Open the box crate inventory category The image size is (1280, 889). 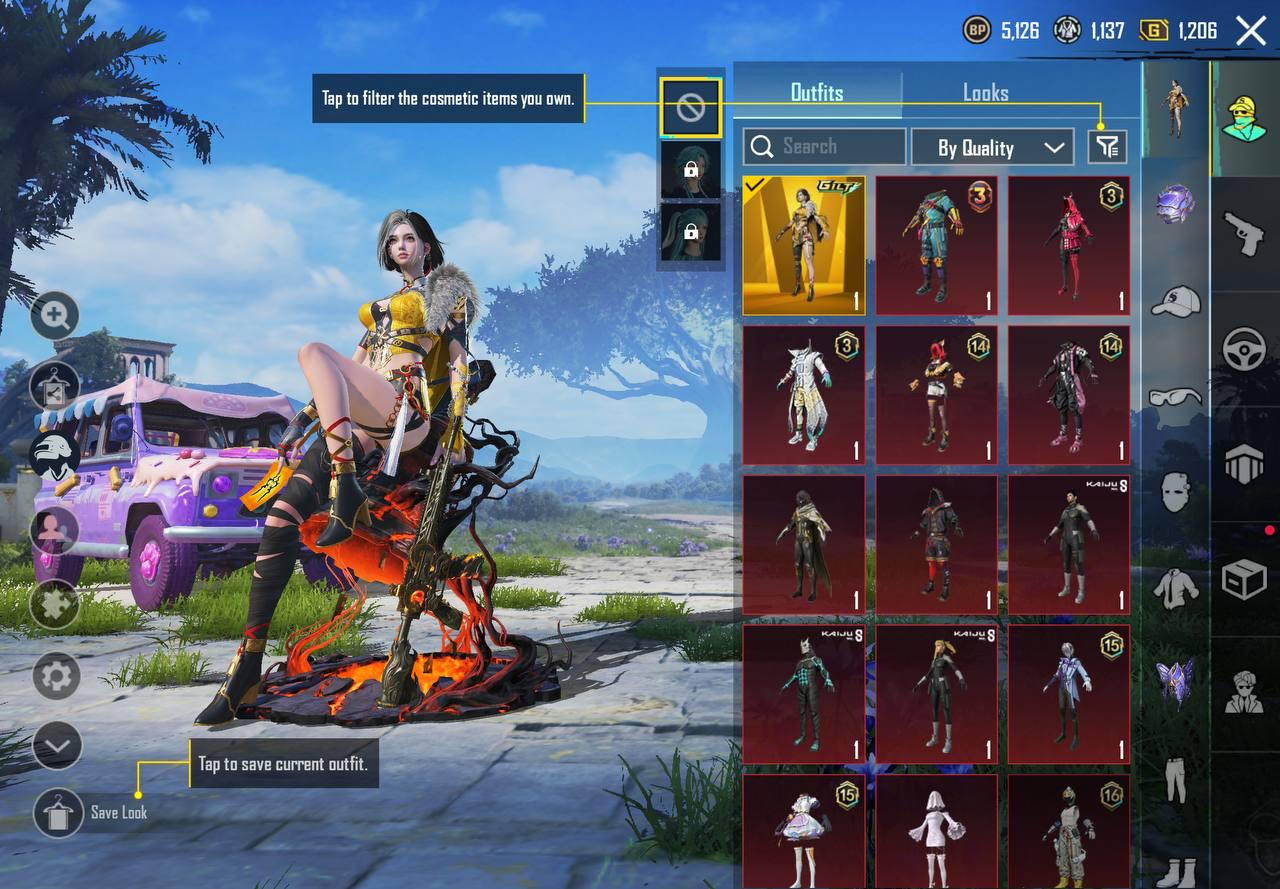click(1244, 579)
